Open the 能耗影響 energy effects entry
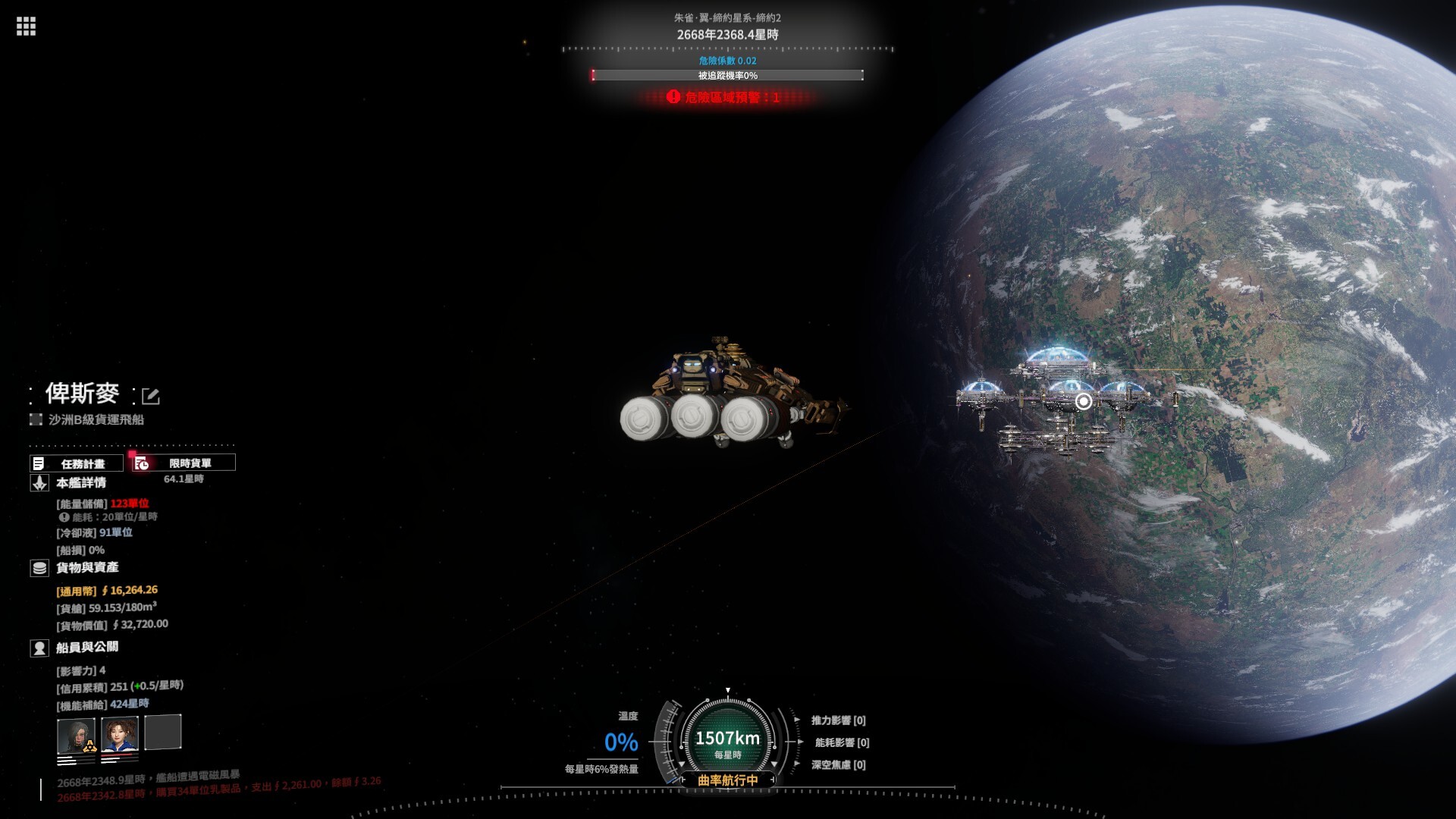 842,742
